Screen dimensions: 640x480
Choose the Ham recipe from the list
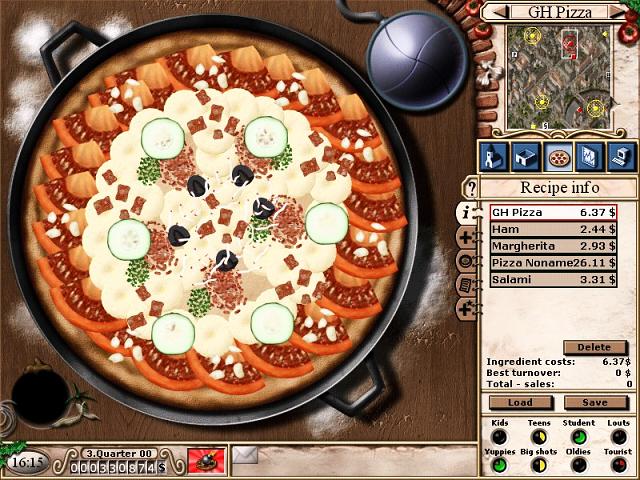coord(552,229)
